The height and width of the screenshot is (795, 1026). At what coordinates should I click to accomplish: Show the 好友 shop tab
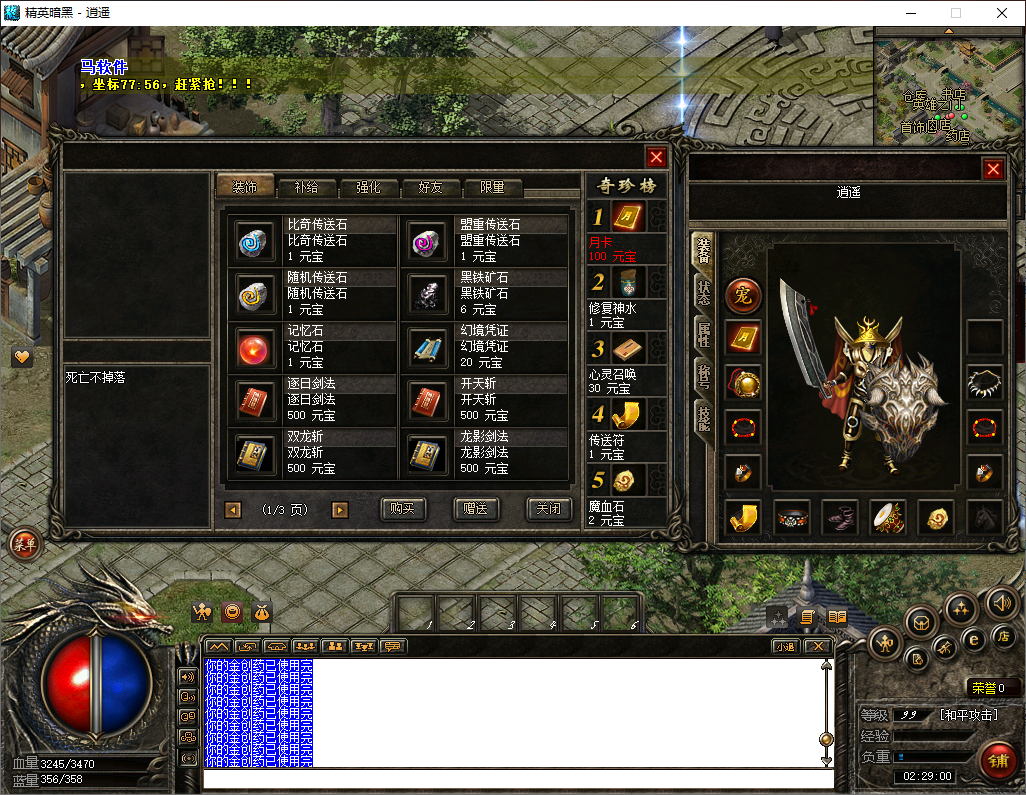[430, 187]
